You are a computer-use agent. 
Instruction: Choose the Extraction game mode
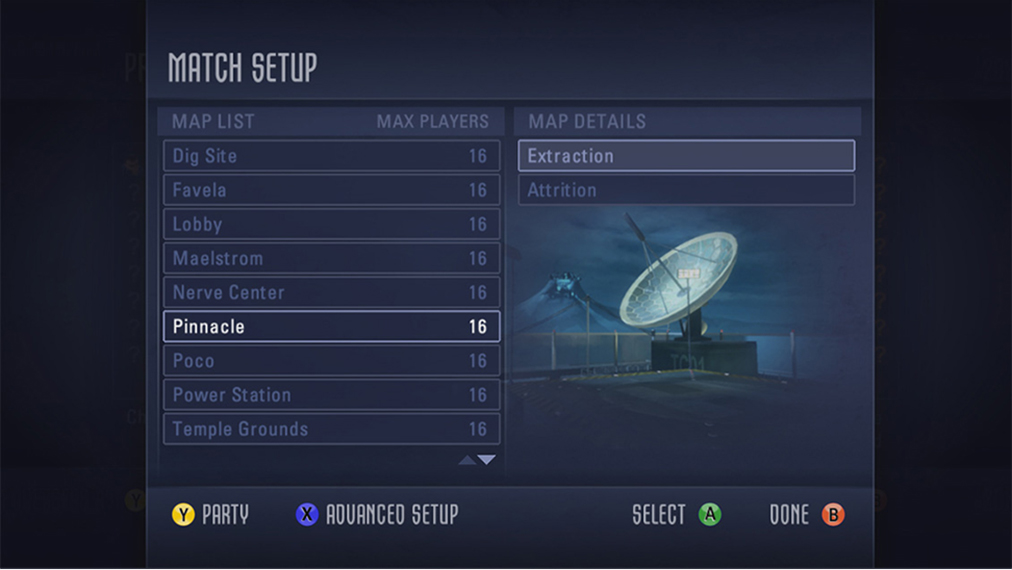pos(686,156)
